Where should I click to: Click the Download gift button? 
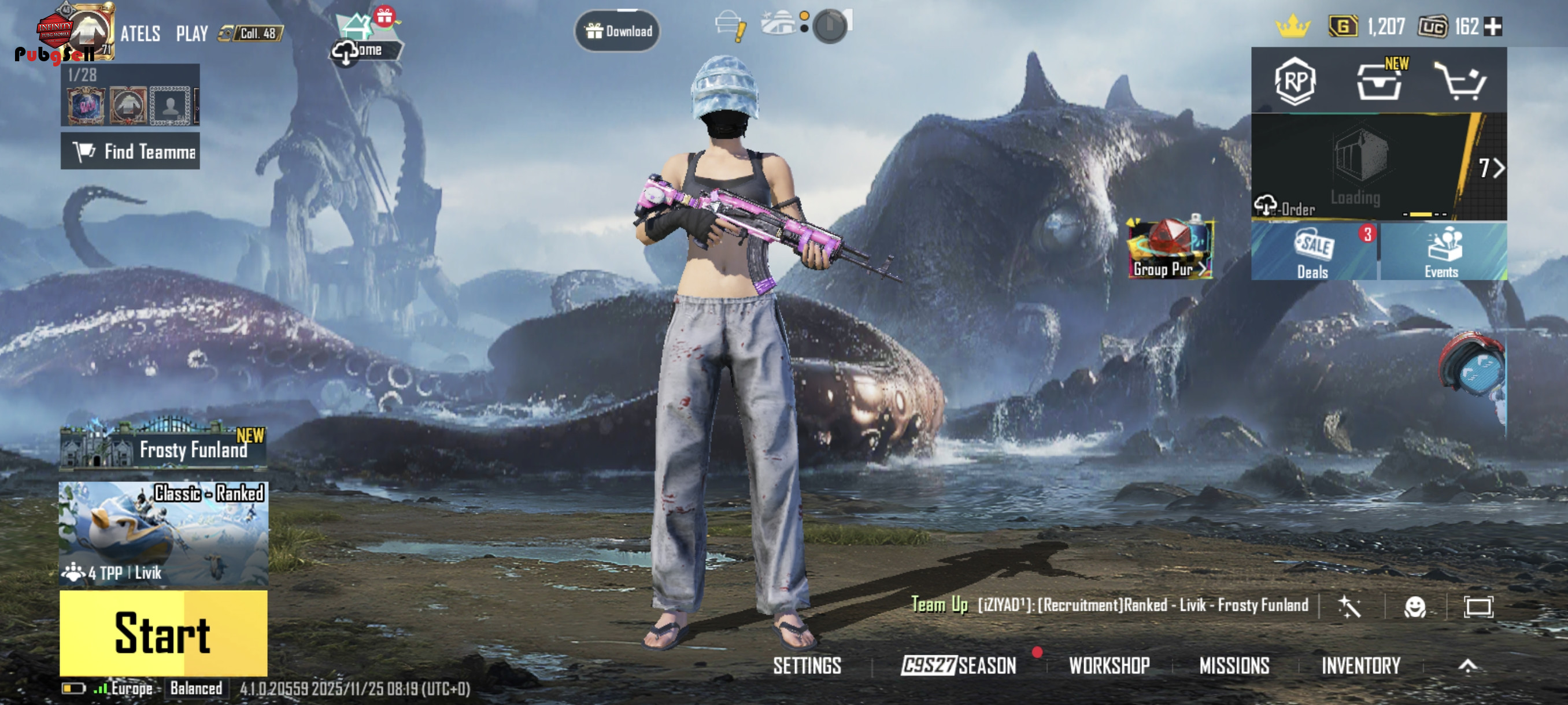click(x=617, y=31)
